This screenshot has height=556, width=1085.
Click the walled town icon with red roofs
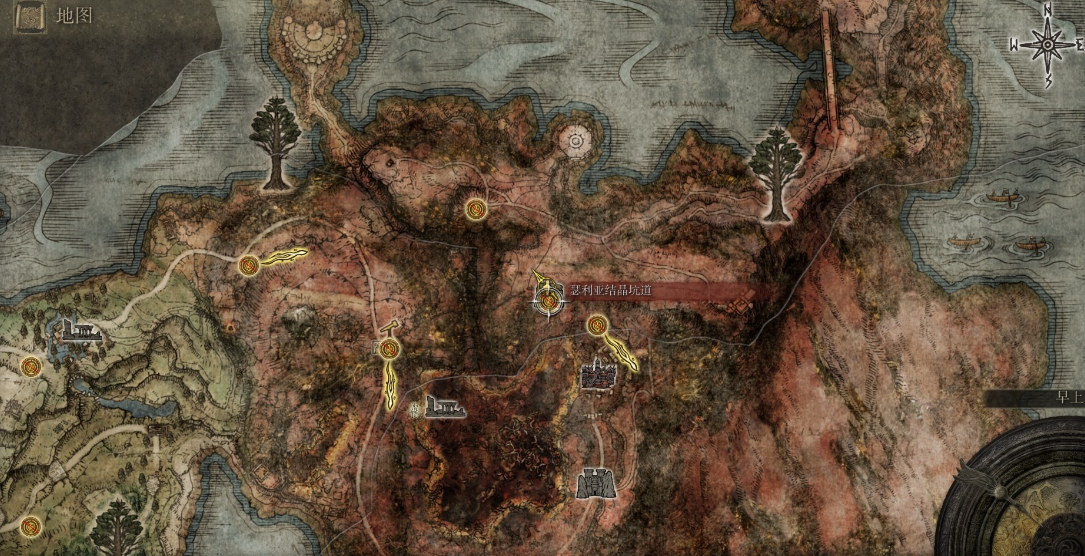pyautogui.click(x=599, y=375)
